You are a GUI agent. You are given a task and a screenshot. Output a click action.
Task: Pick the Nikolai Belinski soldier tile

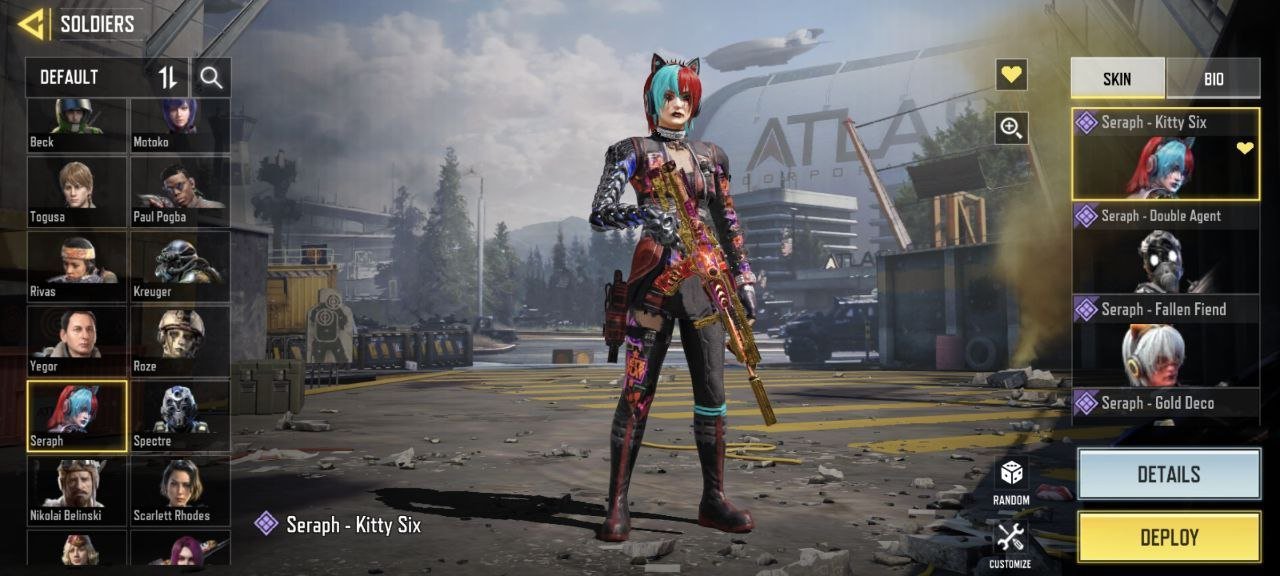[x=77, y=490]
